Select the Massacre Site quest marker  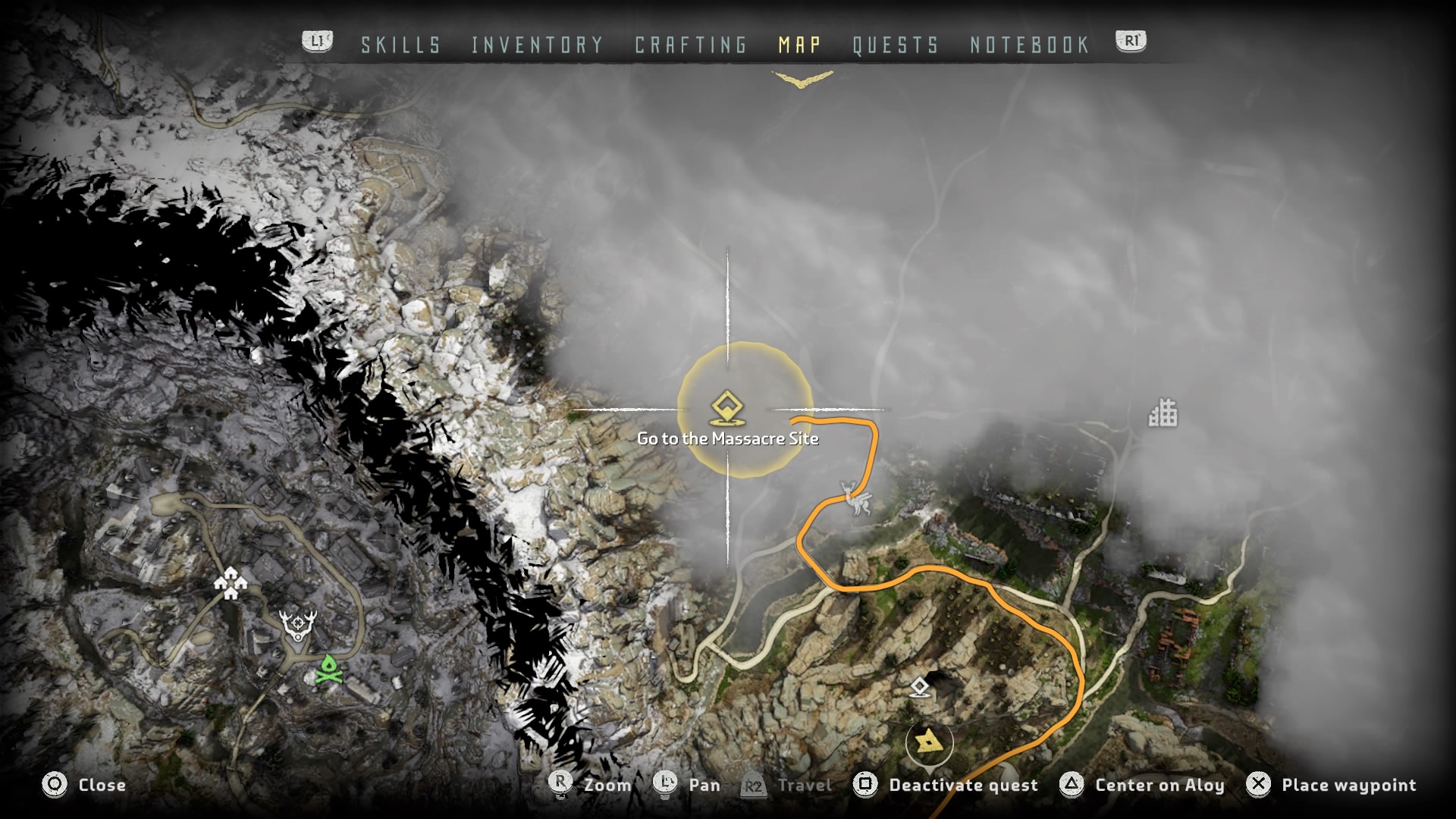tap(727, 409)
